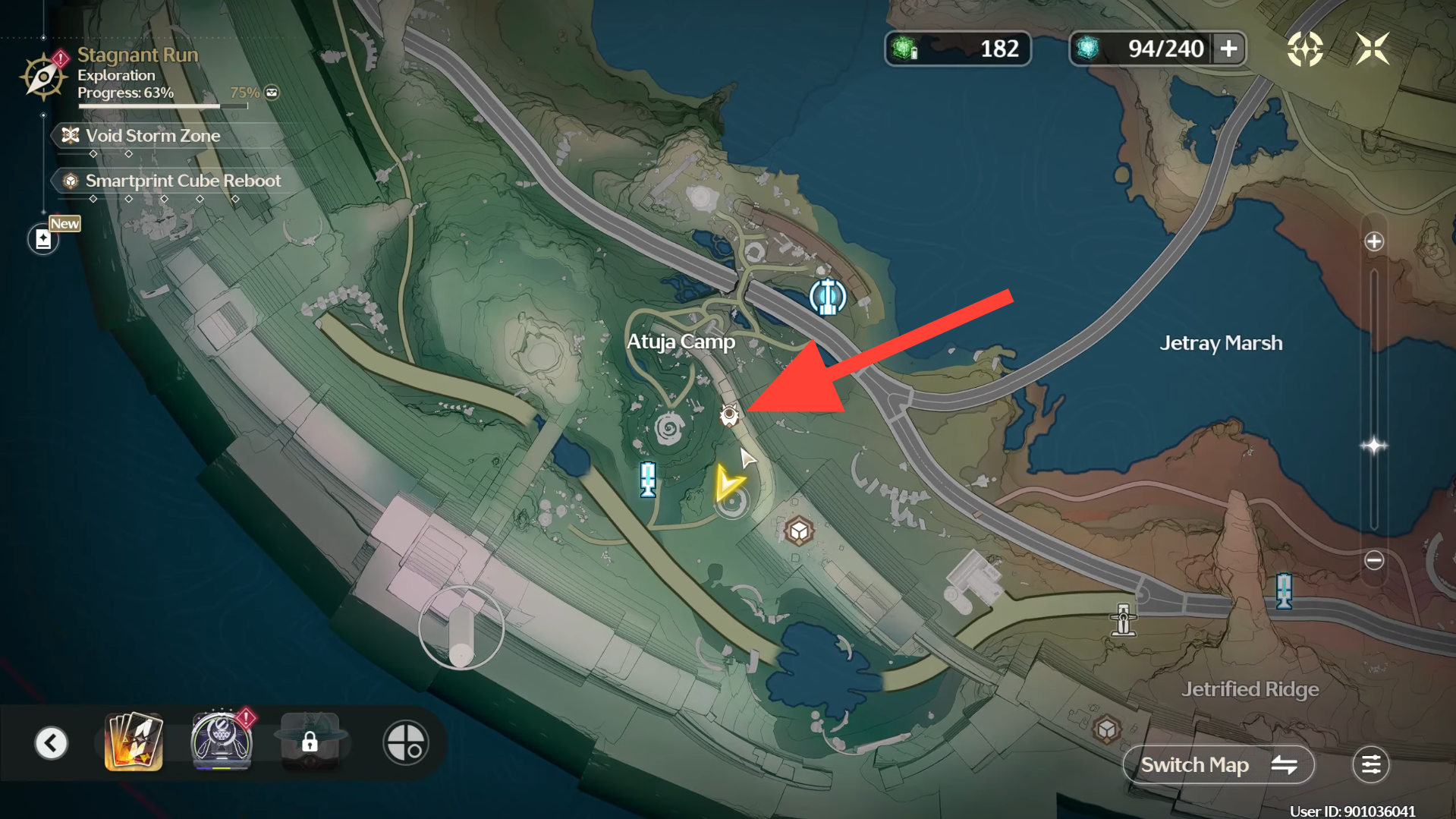Click the back arrow button

(52, 743)
